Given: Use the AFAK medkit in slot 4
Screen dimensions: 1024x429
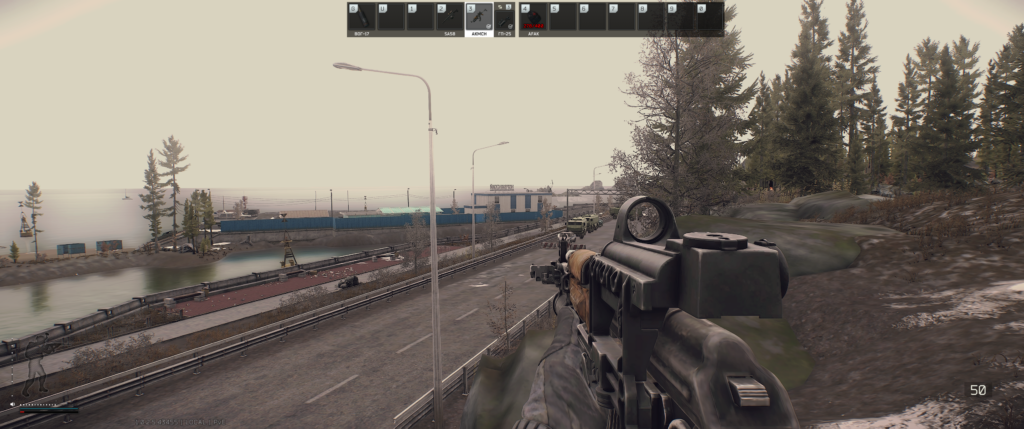Looking at the screenshot, I should click(x=533, y=17).
